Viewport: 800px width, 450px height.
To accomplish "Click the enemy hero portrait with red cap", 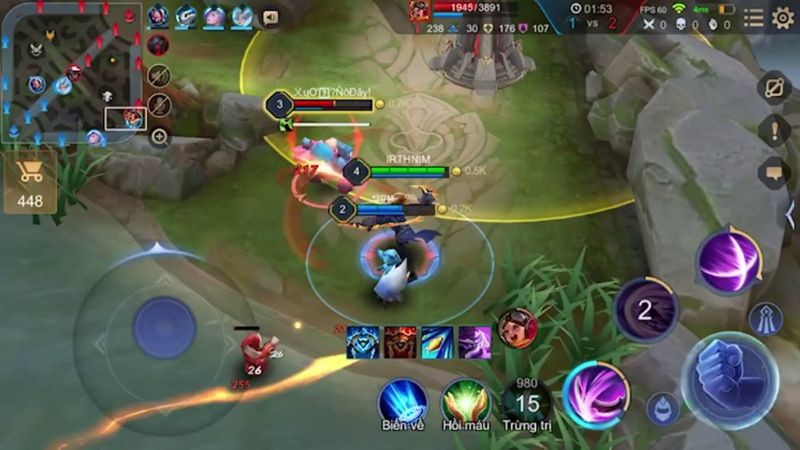I will (517, 328).
